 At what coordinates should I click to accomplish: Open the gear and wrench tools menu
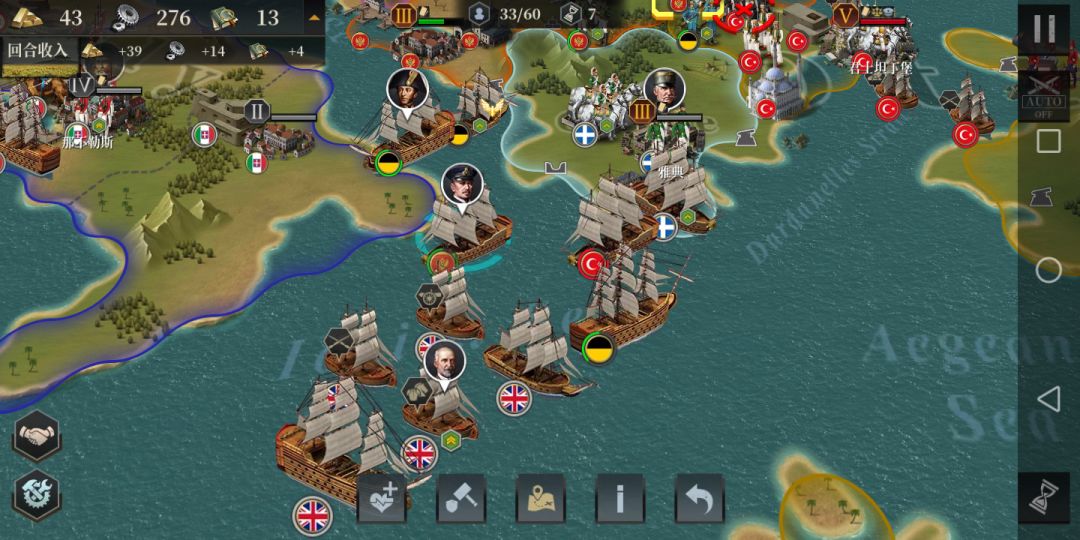(x=37, y=494)
